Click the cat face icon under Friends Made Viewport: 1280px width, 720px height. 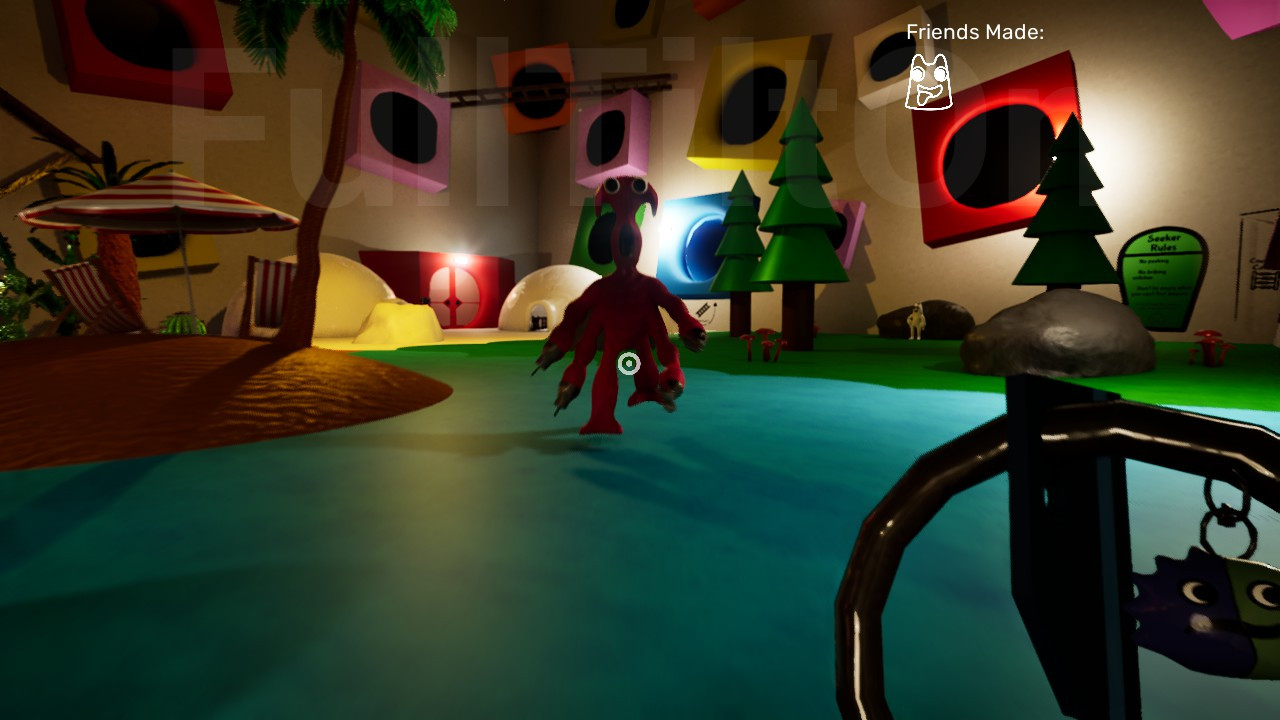click(928, 82)
